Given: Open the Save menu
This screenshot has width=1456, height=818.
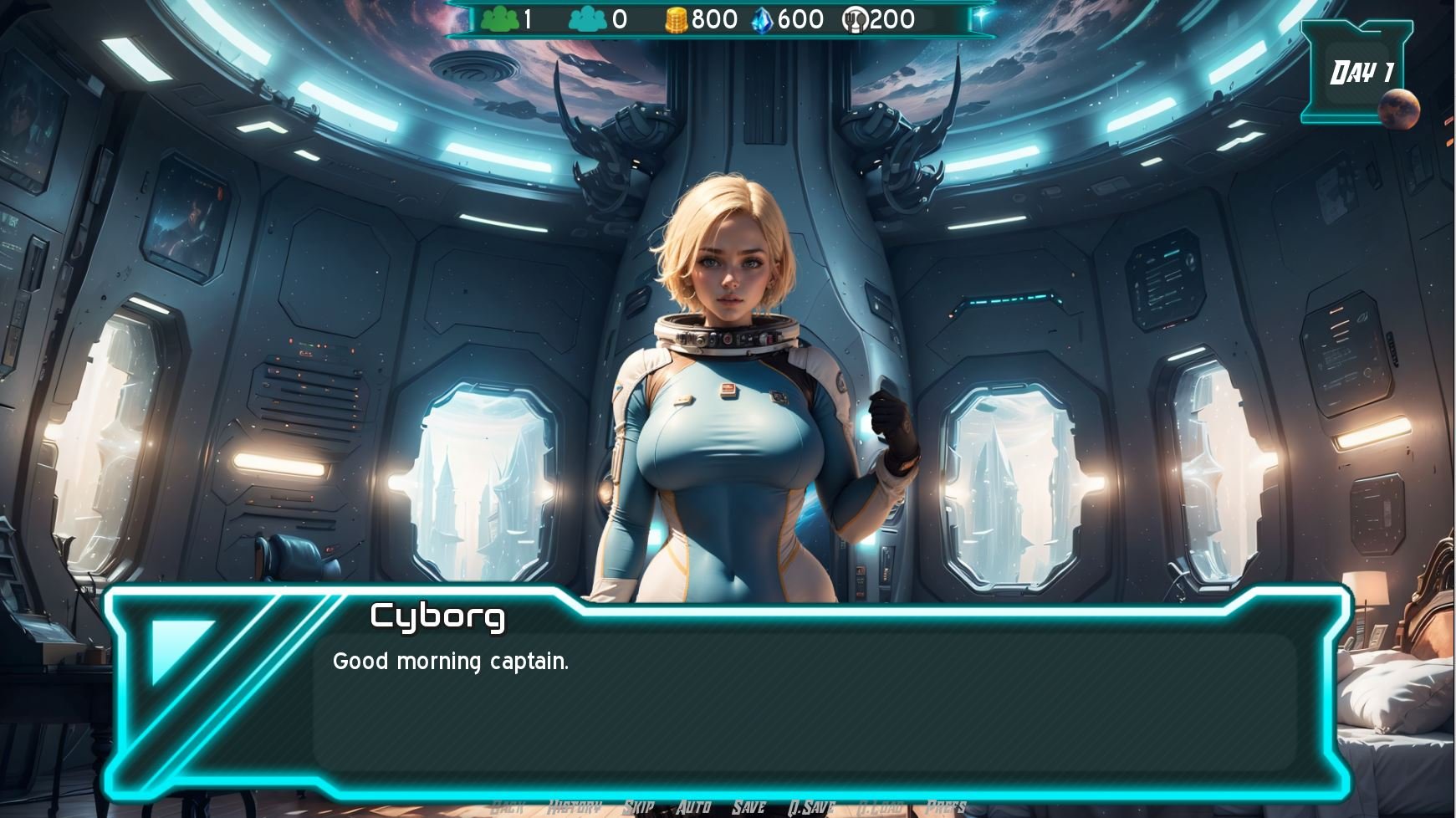Looking at the screenshot, I should (x=748, y=806).
